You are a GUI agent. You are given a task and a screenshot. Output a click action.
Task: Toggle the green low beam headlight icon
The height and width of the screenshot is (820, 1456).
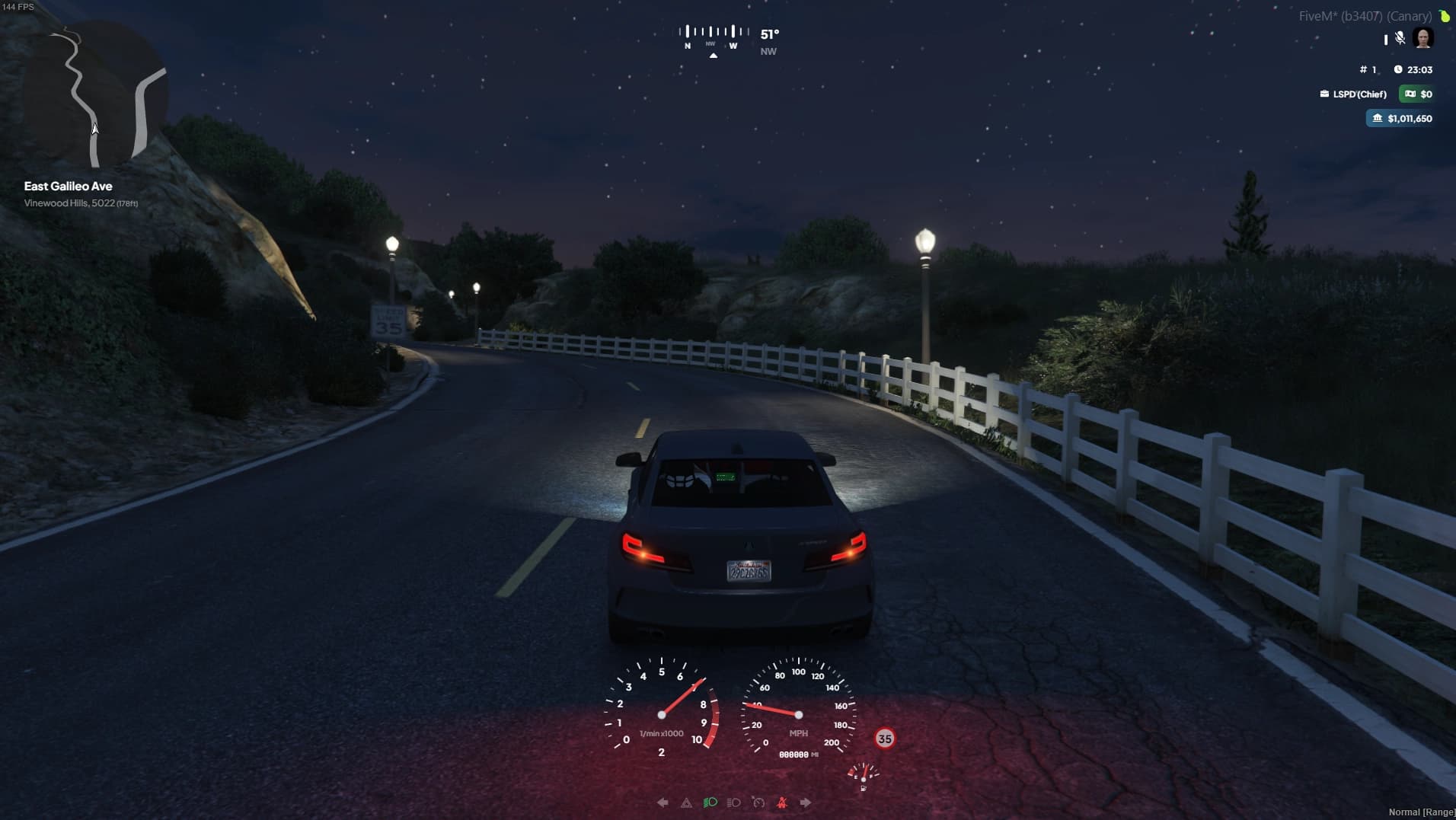pos(710,802)
